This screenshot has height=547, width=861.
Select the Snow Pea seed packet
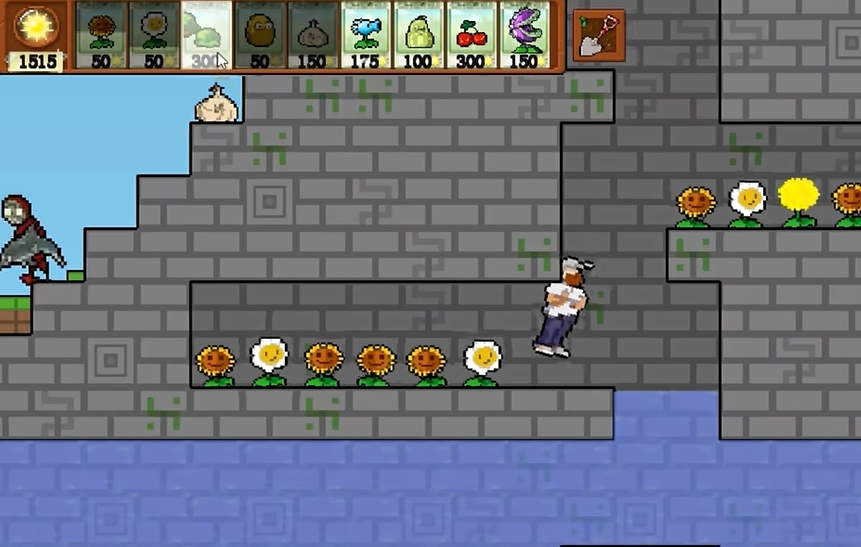pyautogui.click(x=366, y=35)
